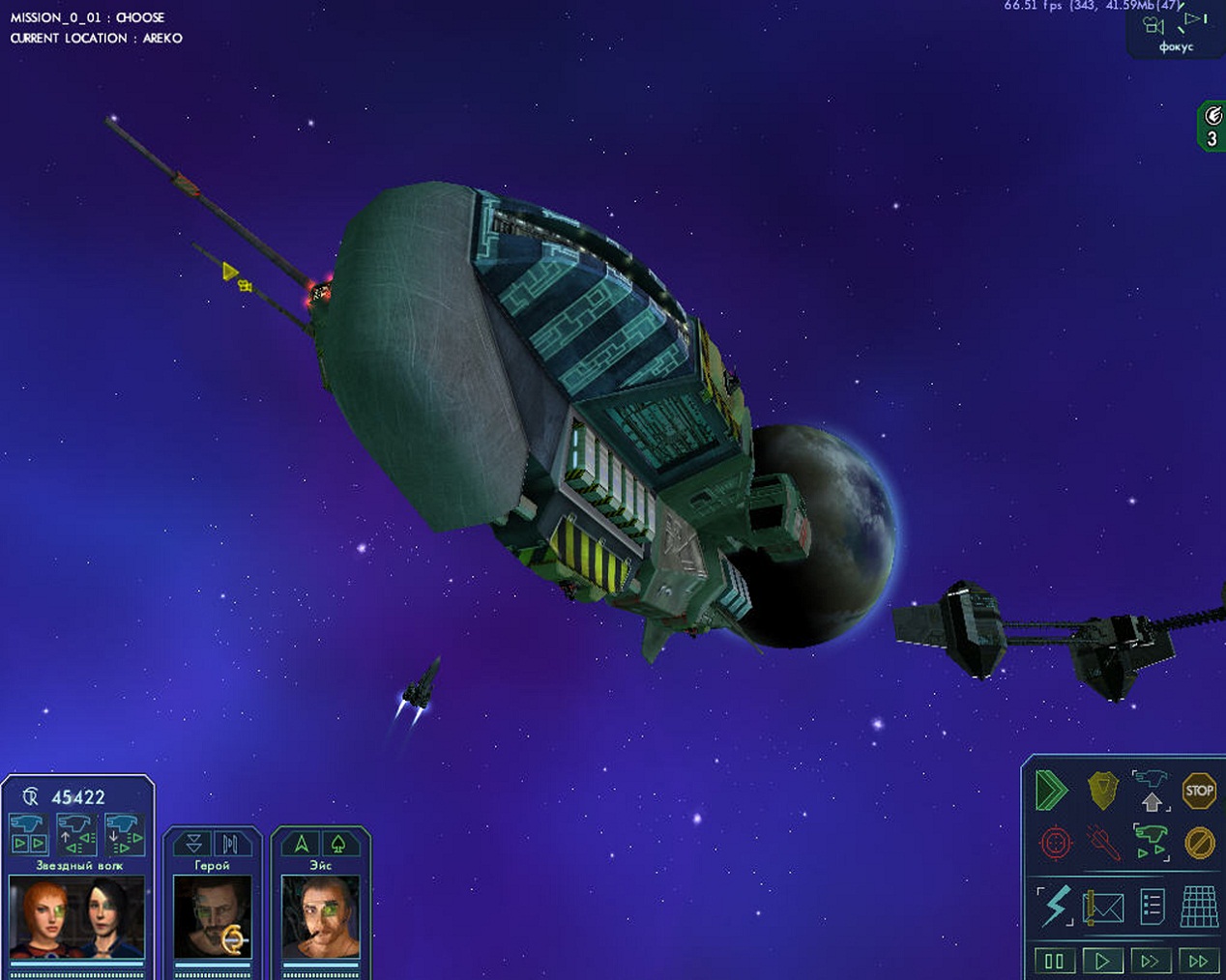Open the green notification badge showing 3
Screen dimensions: 1226x980
click(1211, 128)
